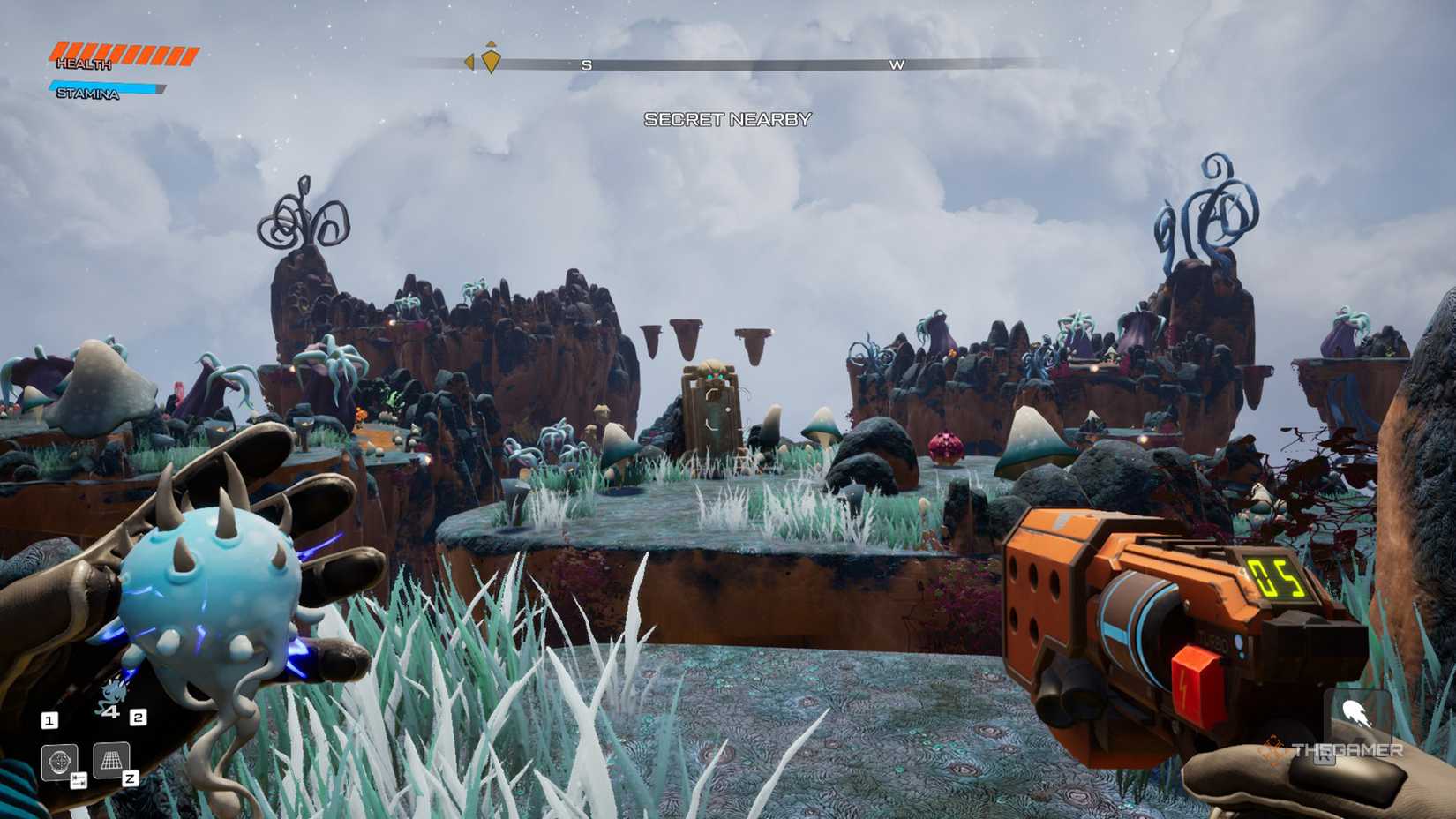Viewport: 1456px width, 819px height.
Task: Expand the scanner icon's key-prompt label
Action: [x=79, y=780]
